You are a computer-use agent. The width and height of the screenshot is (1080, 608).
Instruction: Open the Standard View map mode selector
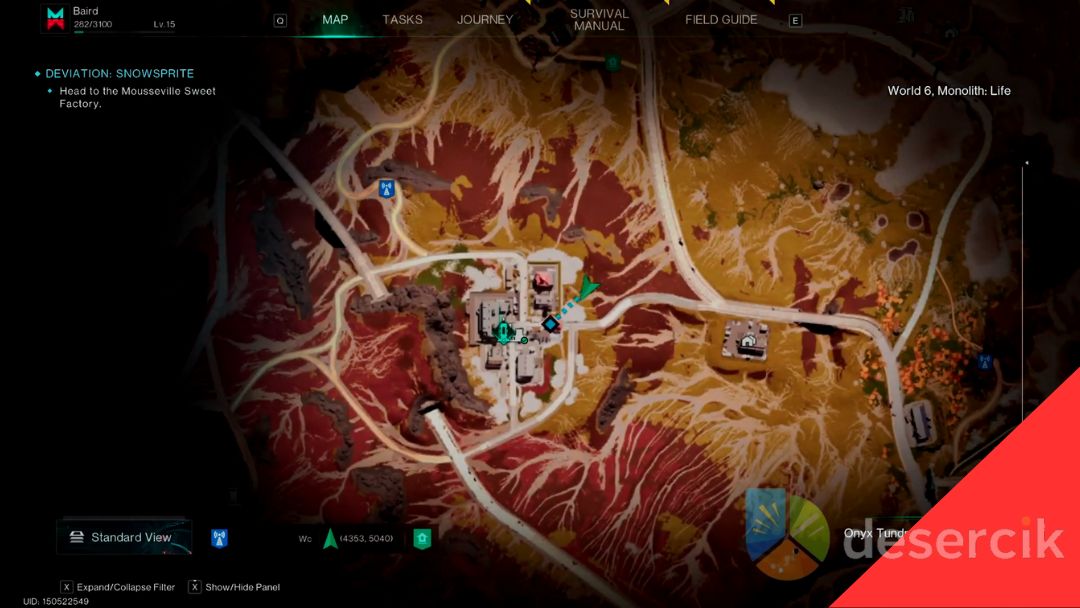121,537
